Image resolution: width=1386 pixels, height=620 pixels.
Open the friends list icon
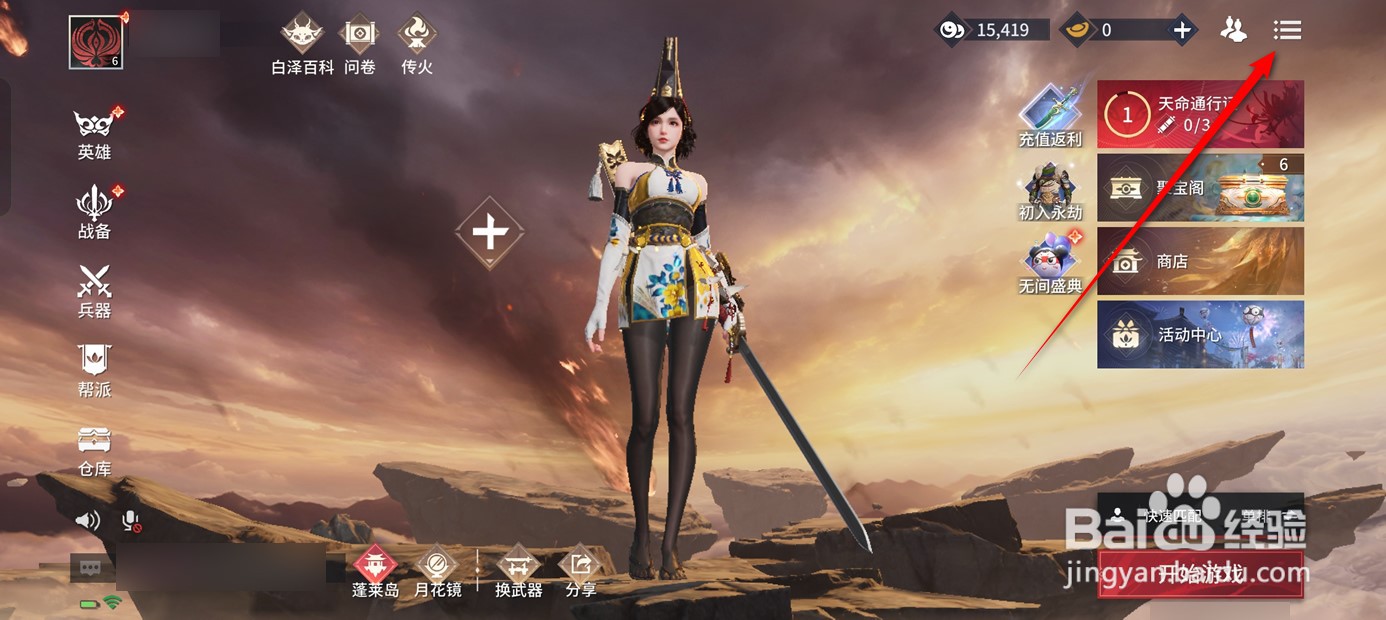[x=1234, y=30]
